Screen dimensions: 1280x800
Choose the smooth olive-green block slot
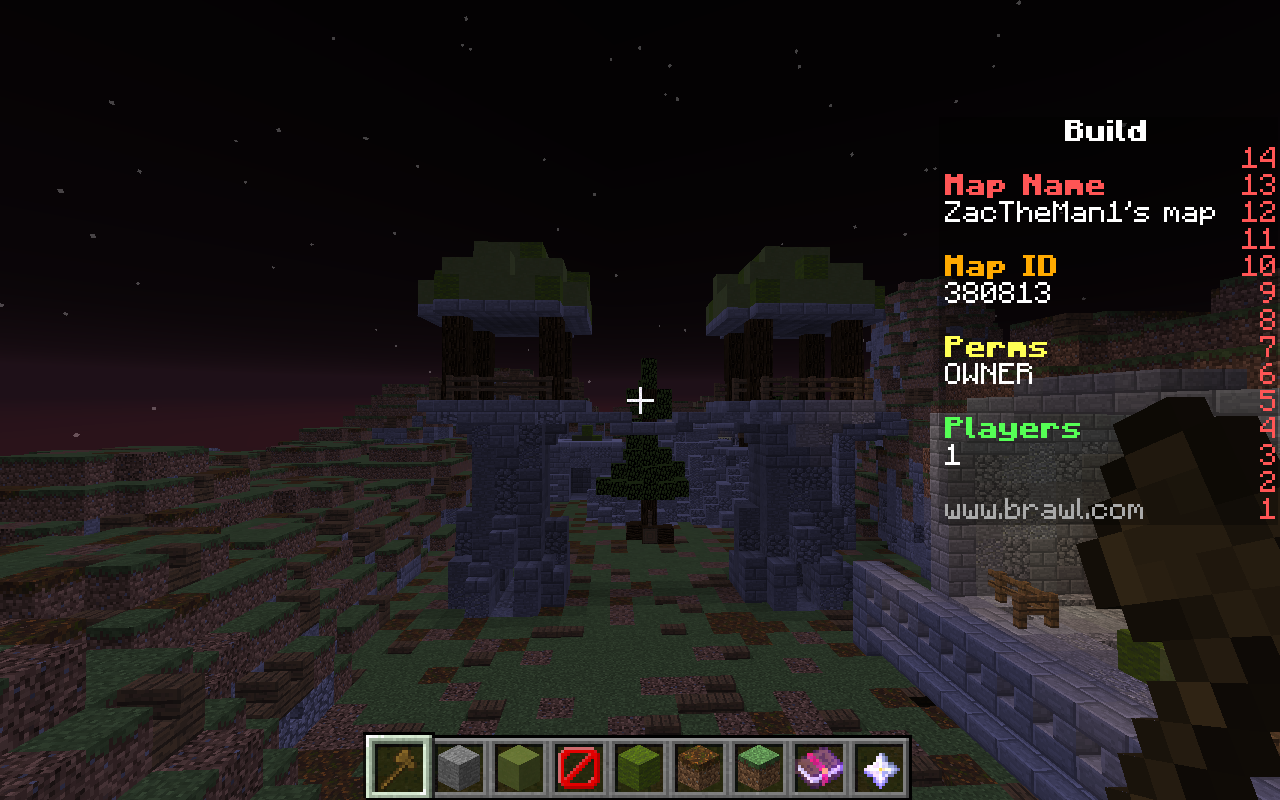click(x=519, y=768)
